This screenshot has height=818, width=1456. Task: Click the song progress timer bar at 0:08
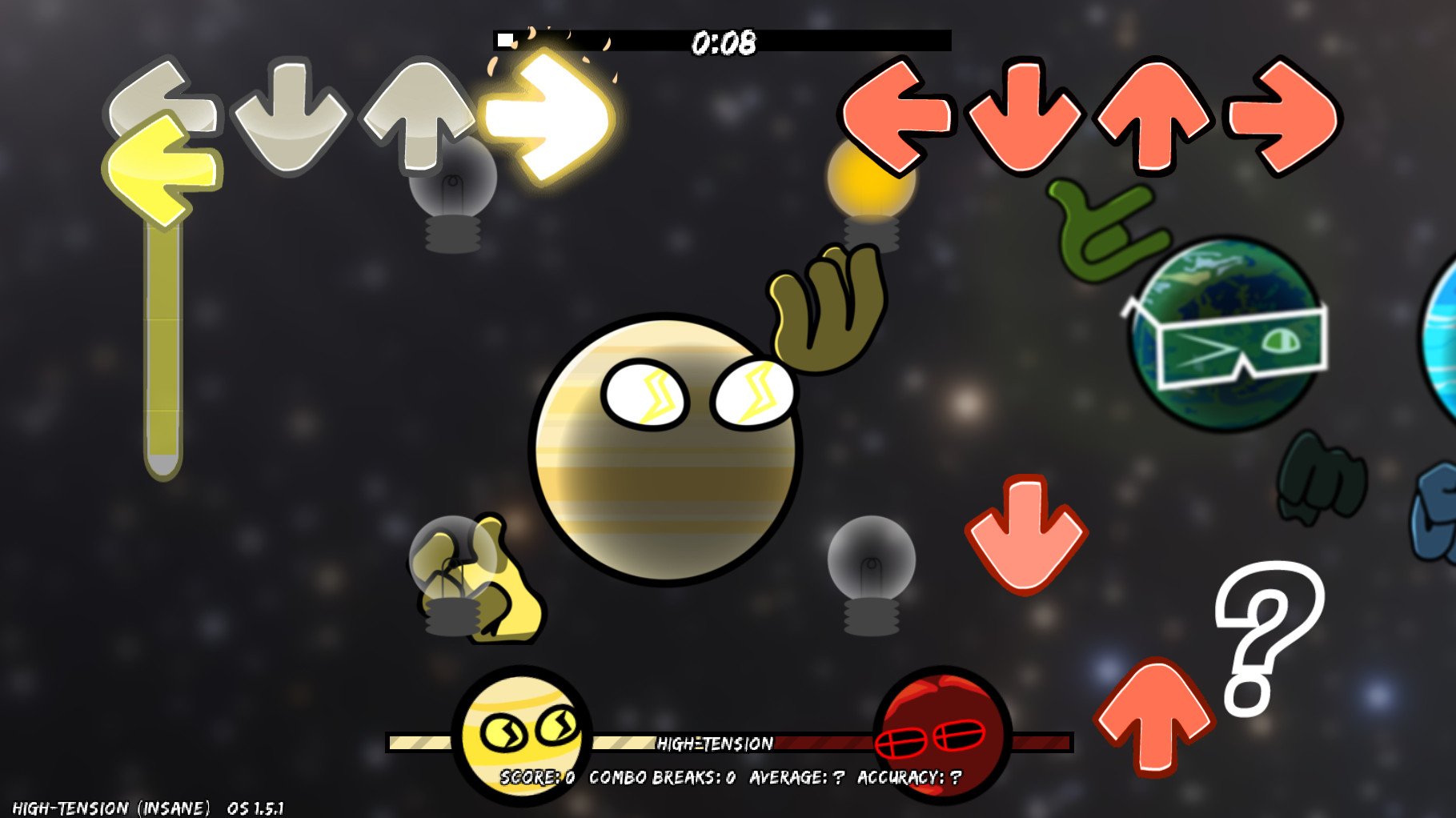[x=723, y=38]
